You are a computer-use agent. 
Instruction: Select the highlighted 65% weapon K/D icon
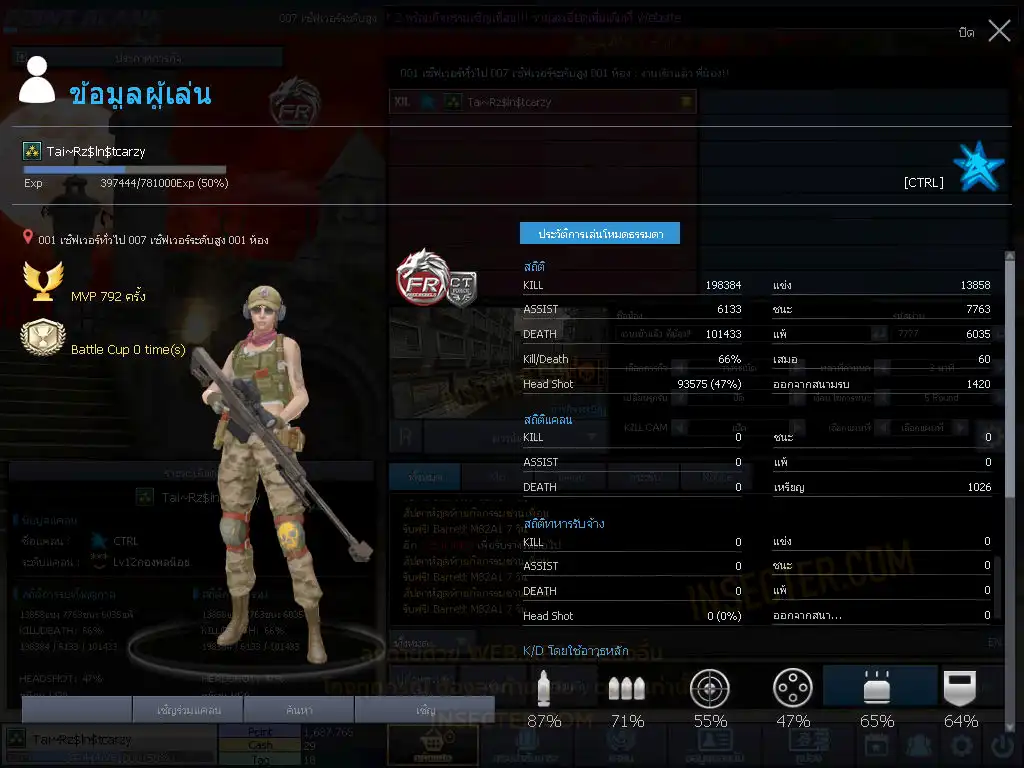tap(877, 689)
